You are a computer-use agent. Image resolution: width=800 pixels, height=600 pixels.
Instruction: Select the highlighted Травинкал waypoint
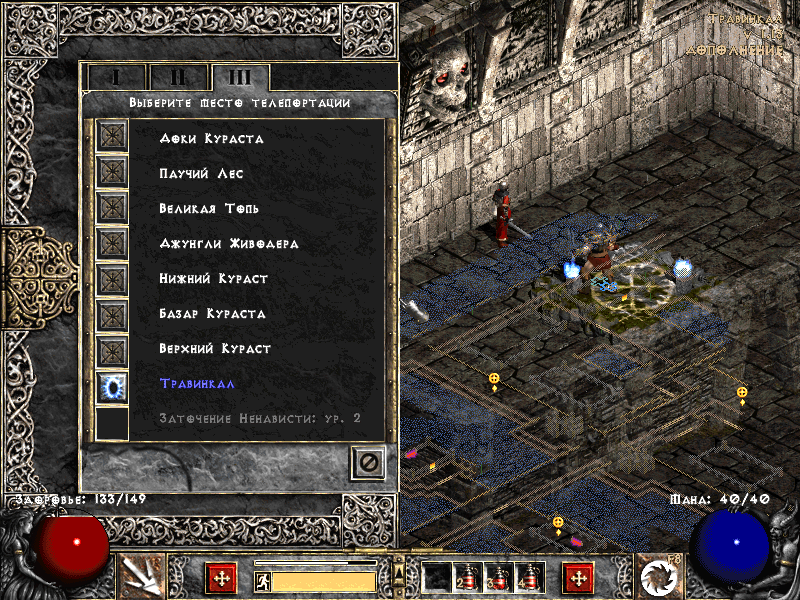200,384
